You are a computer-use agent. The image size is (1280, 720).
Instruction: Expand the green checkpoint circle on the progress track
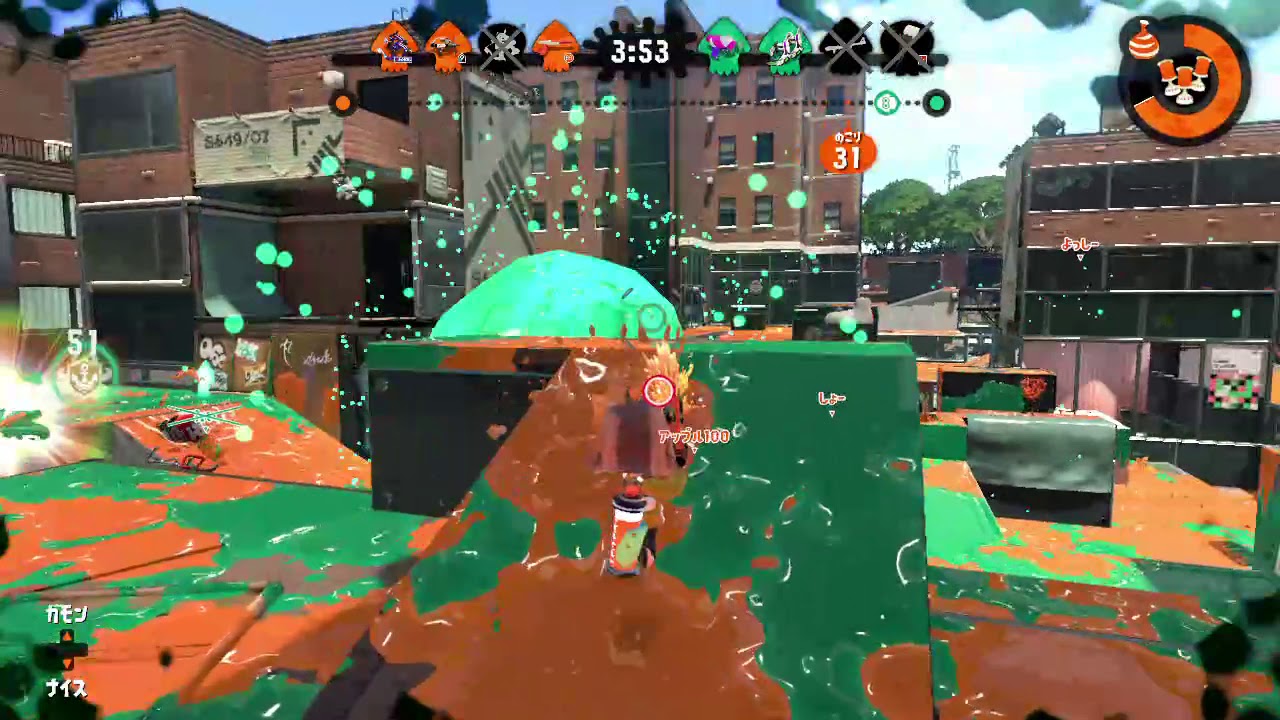point(938,103)
